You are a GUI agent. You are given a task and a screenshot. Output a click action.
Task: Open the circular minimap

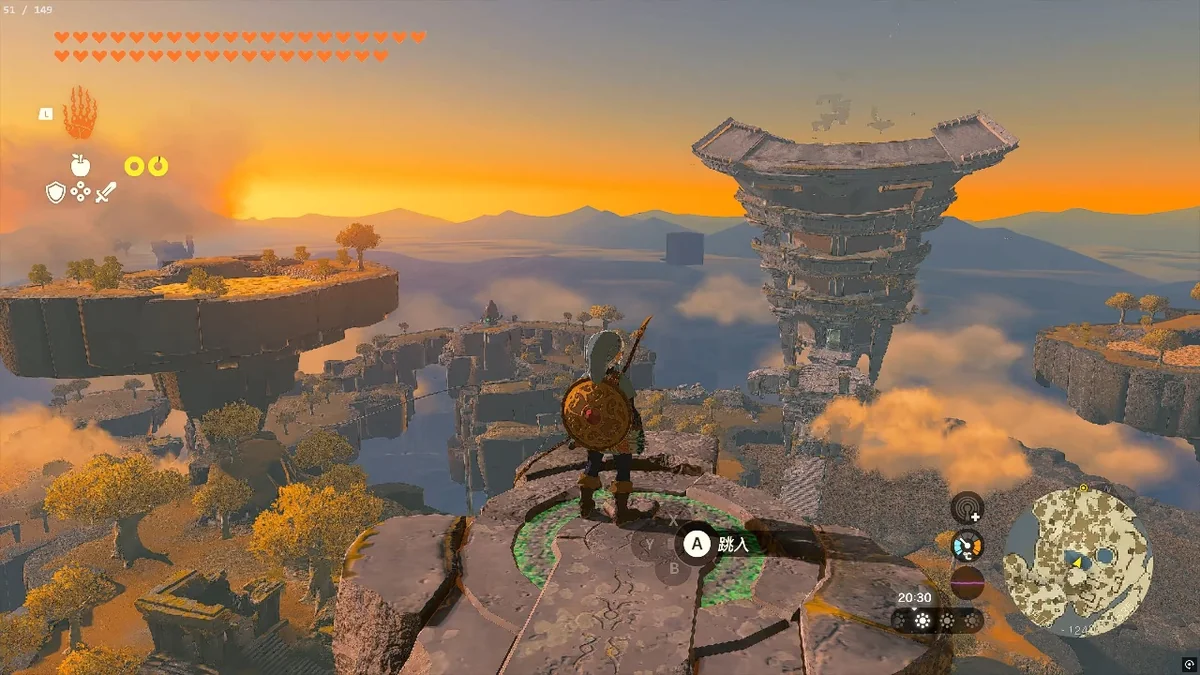[x=1077, y=561]
